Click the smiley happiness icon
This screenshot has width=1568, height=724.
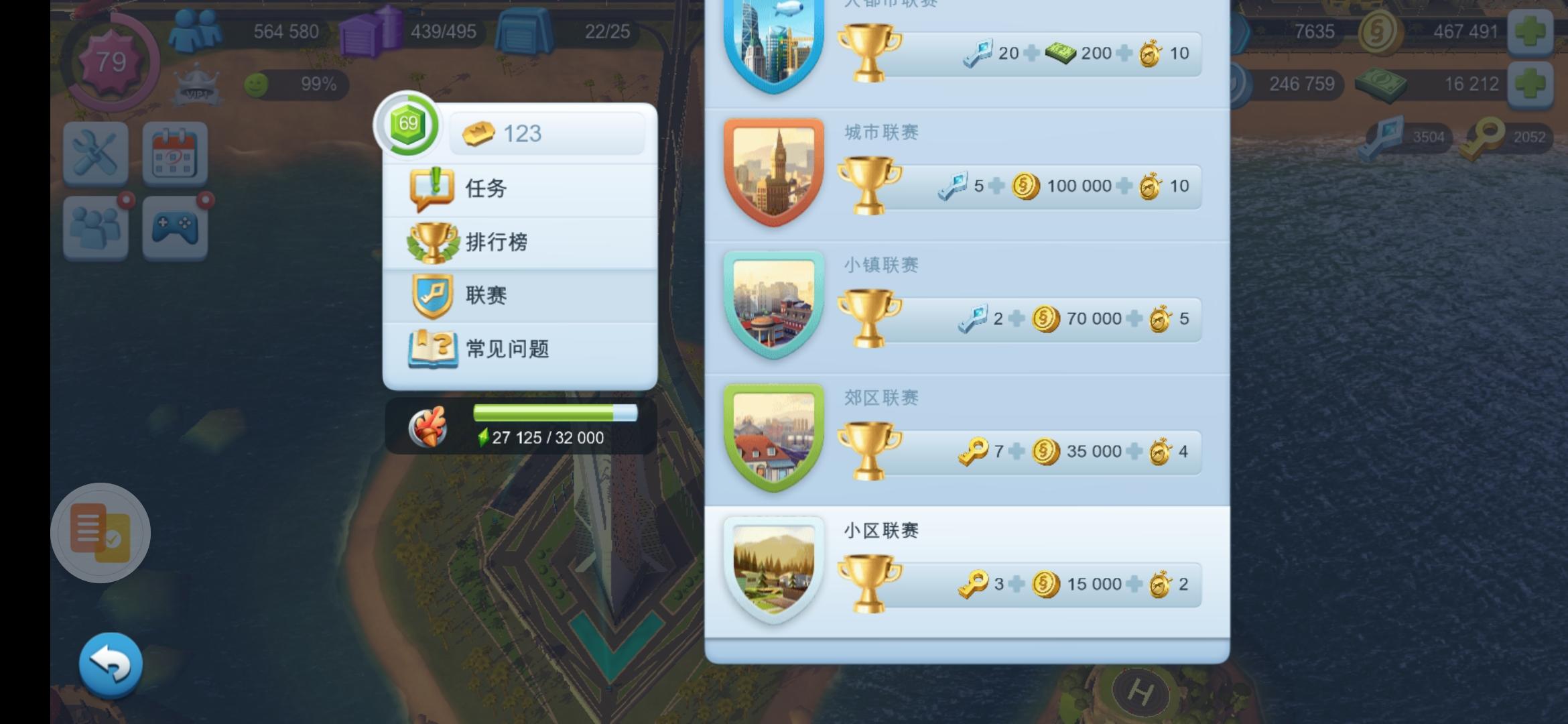(257, 83)
